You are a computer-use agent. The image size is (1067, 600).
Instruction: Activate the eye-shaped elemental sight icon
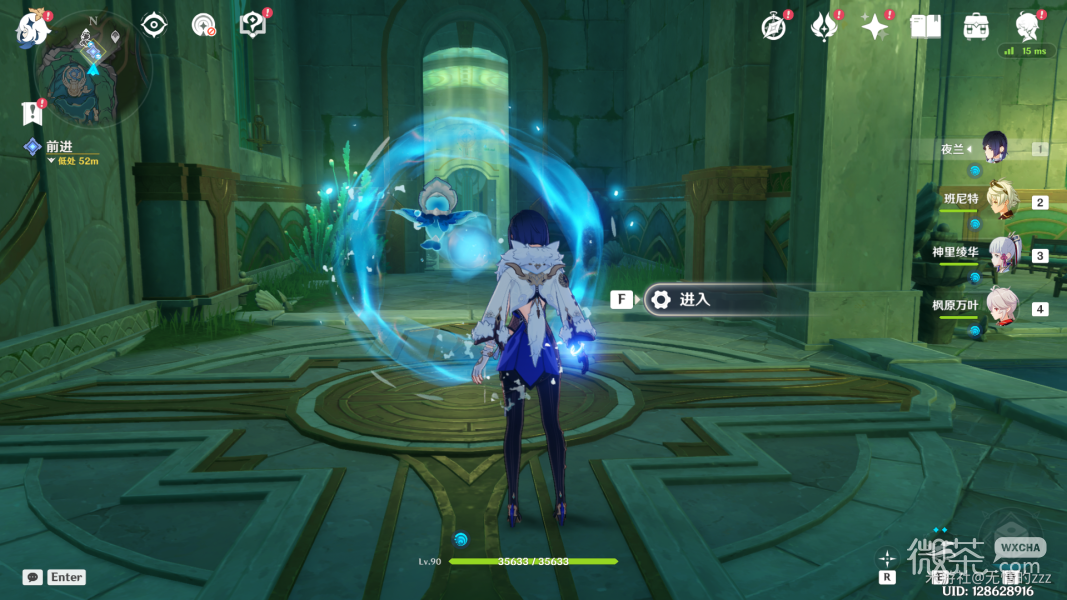point(154,25)
